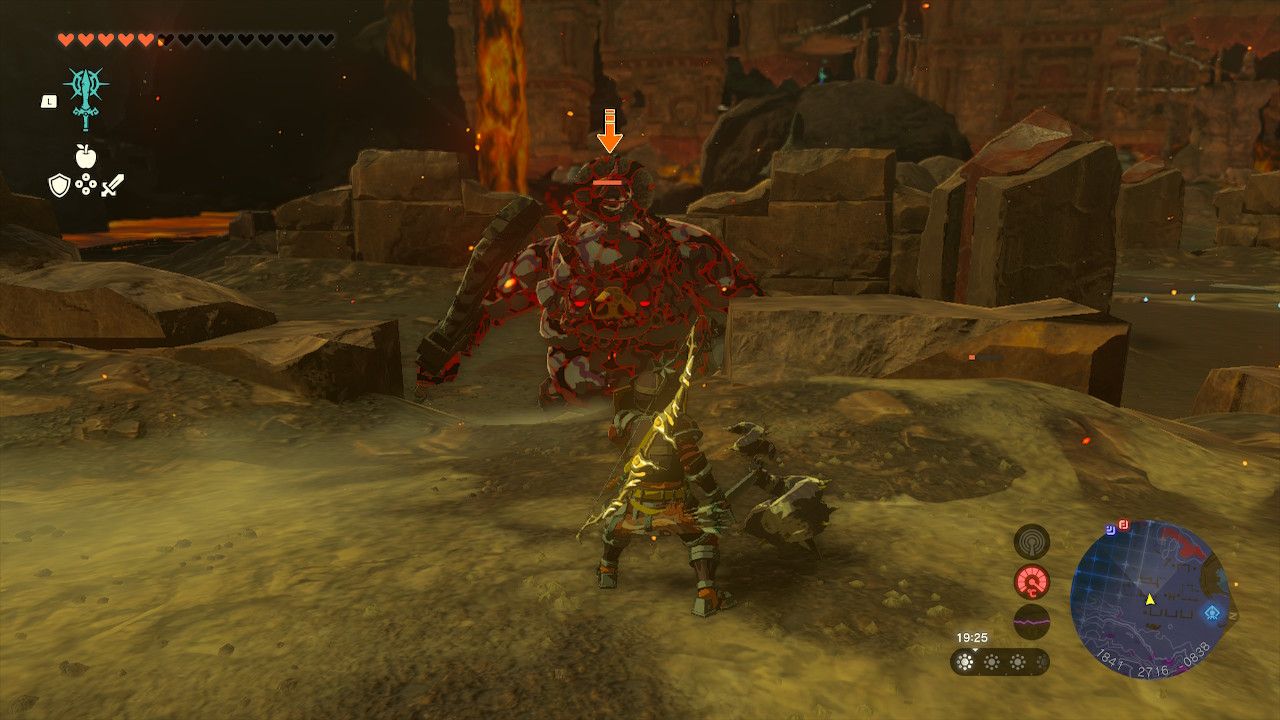Screen dimensions: 1280x720
Task: Click the purple marker icon above the minimap
Action: click(x=1110, y=527)
